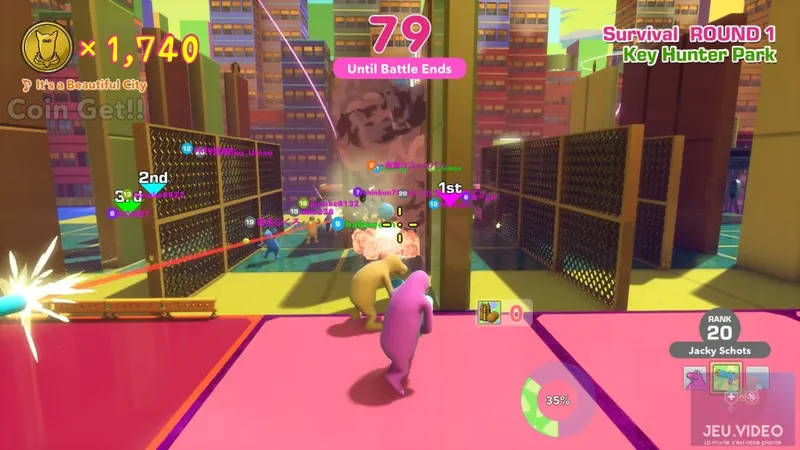Click the "It's a Beautiful City" song title

tap(84, 85)
